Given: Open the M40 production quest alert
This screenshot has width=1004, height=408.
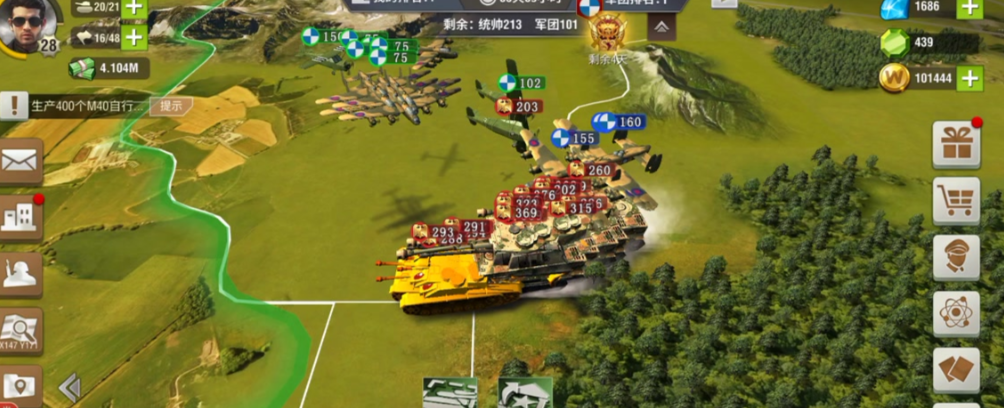Looking at the screenshot, I should [14, 105].
